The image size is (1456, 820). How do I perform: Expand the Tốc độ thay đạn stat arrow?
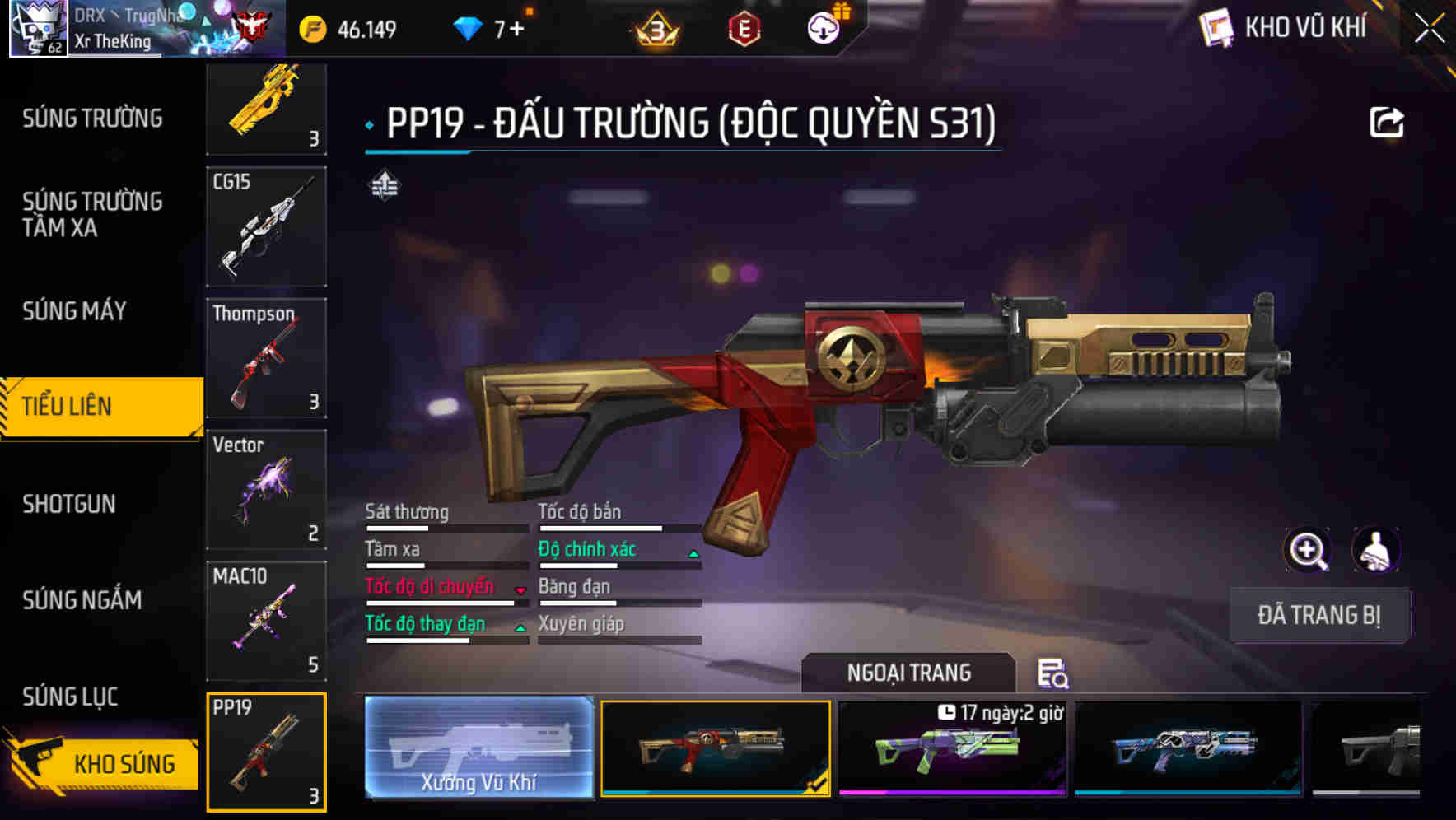520,627
